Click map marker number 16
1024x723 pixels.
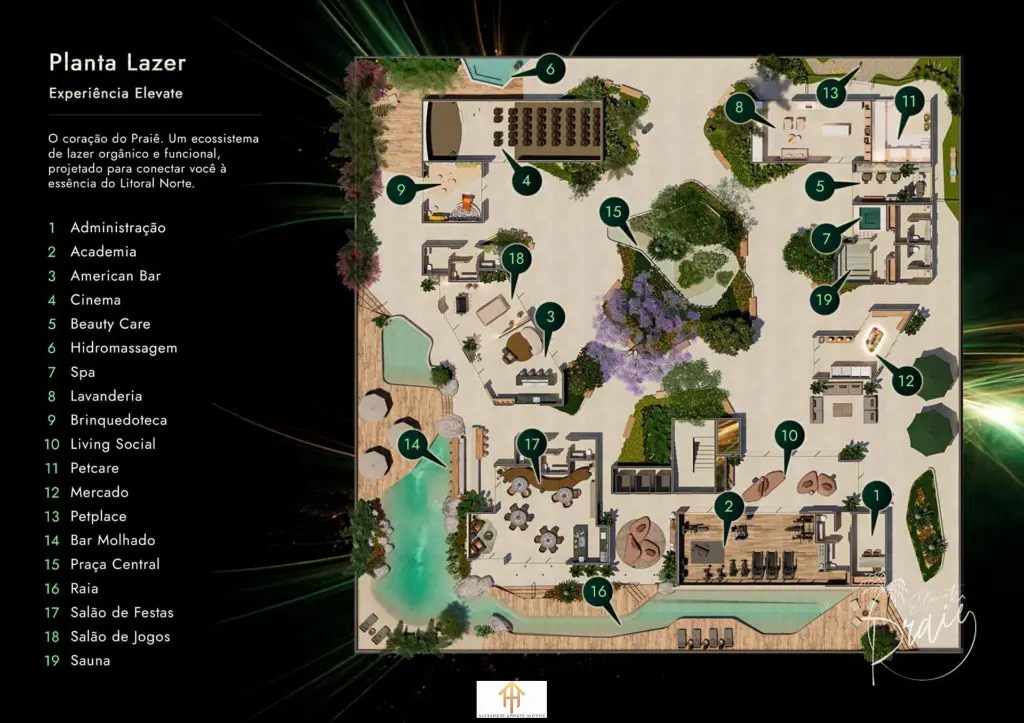point(597,591)
